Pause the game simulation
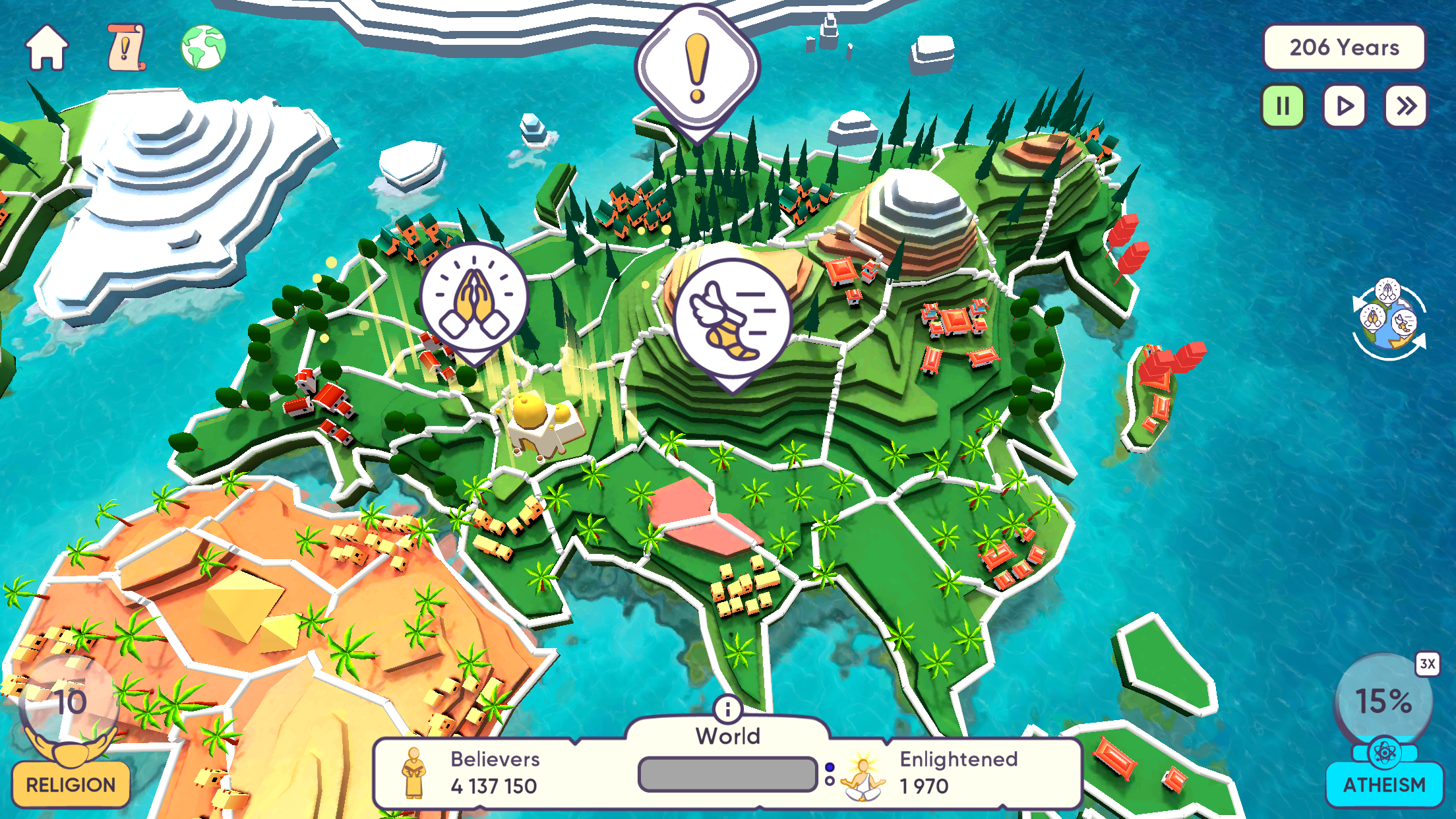The width and height of the screenshot is (1456, 819). (x=1283, y=106)
